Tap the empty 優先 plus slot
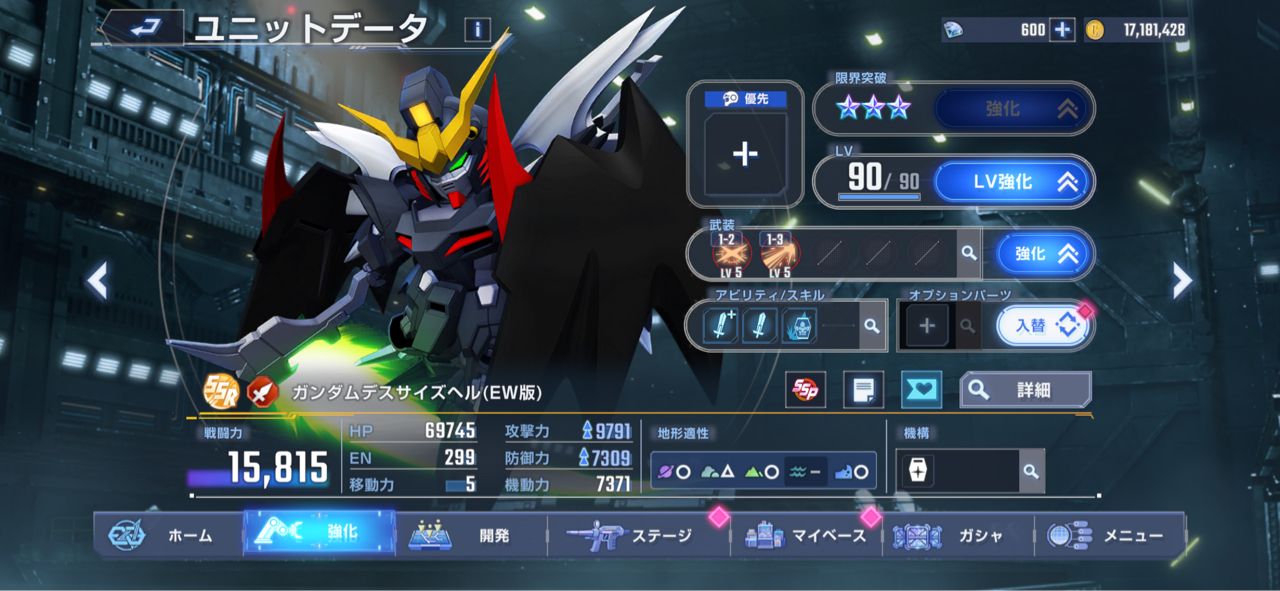The width and height of the screenshot is (1280, 591). pos(745,153)
